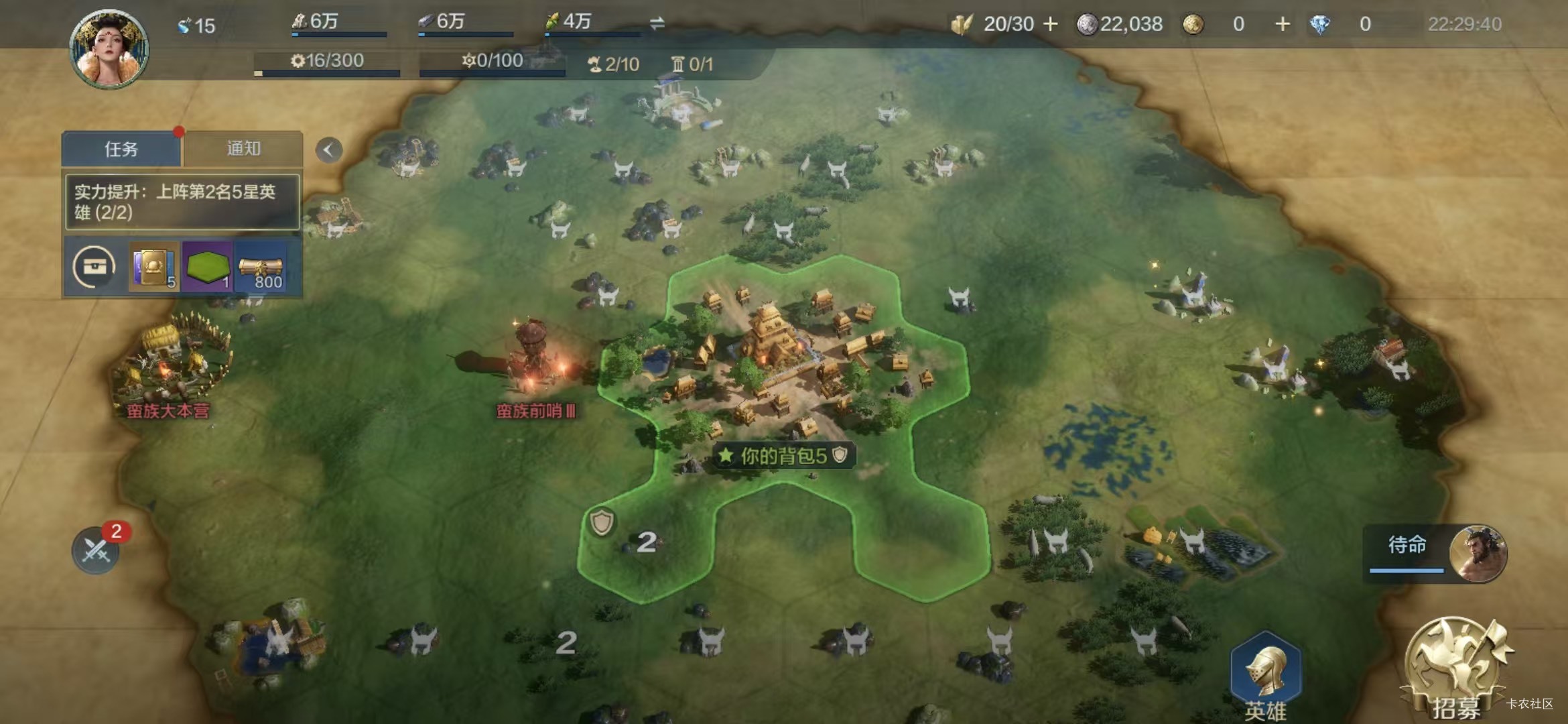Select the 你的背包5 city label
The width and height of the screenshot is (1568, 724).
tap(783, 456)
